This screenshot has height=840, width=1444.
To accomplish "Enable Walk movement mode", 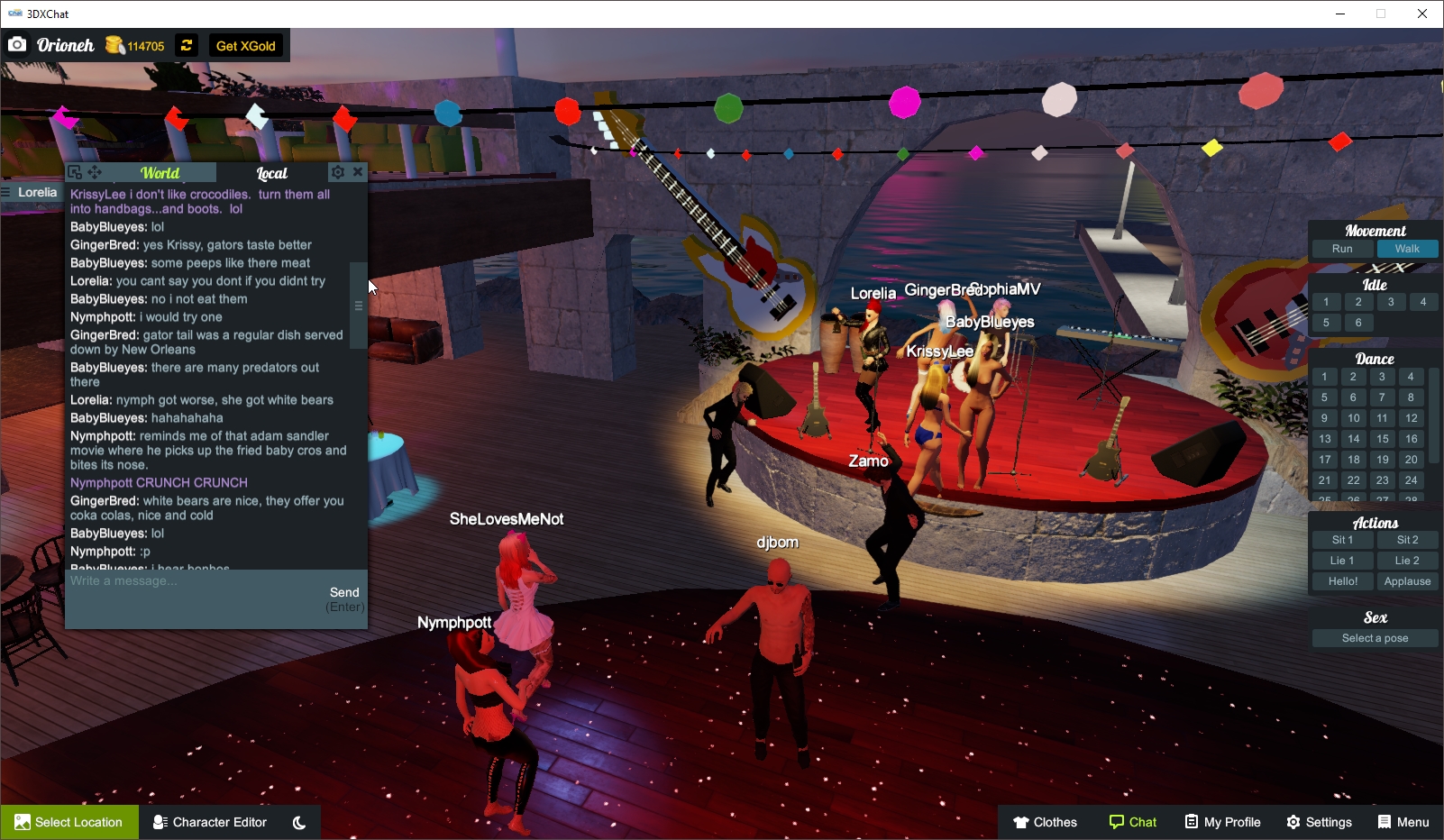I will (1409, 249).
